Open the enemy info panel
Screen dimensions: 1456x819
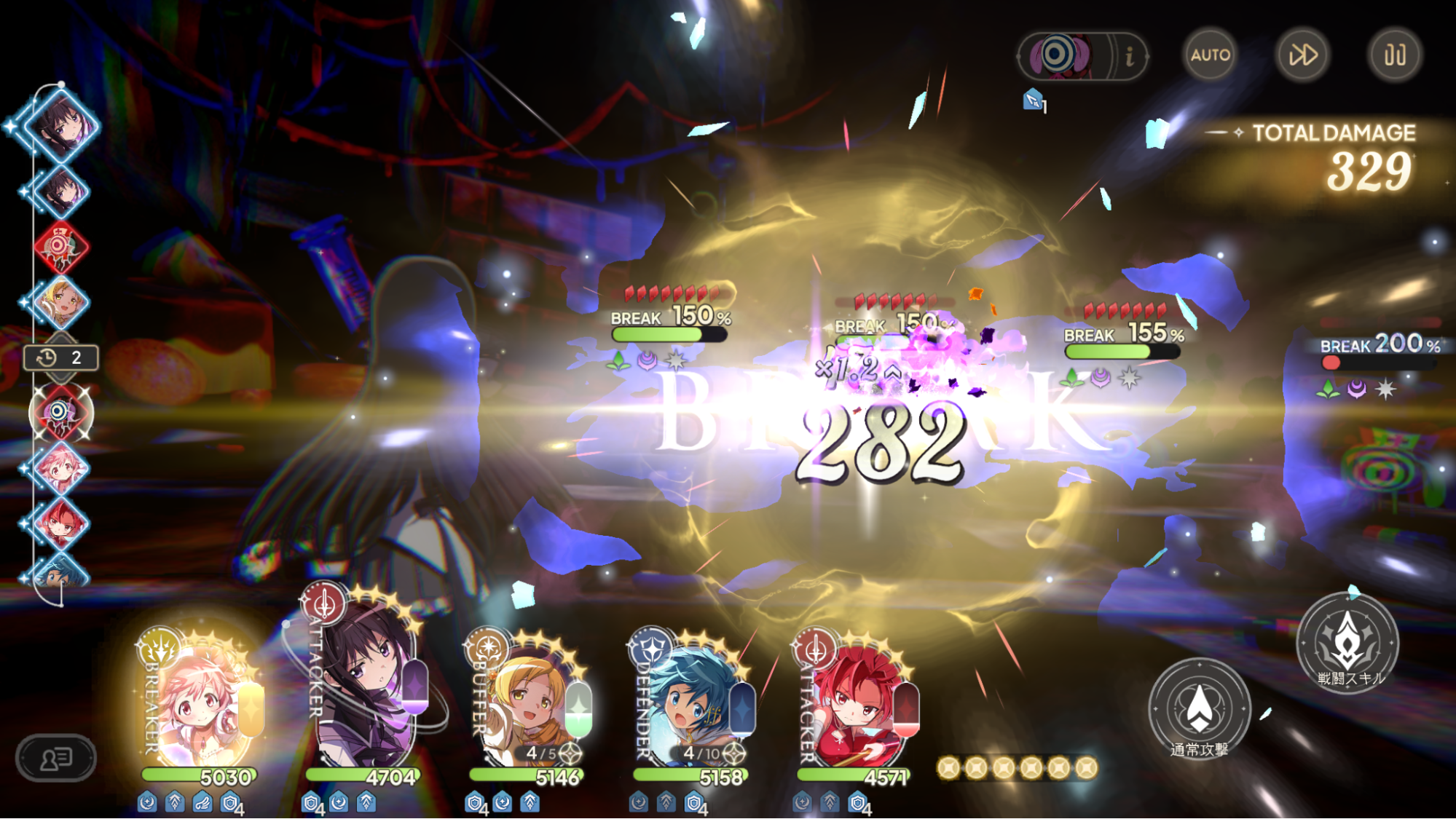pos(1129,55)
